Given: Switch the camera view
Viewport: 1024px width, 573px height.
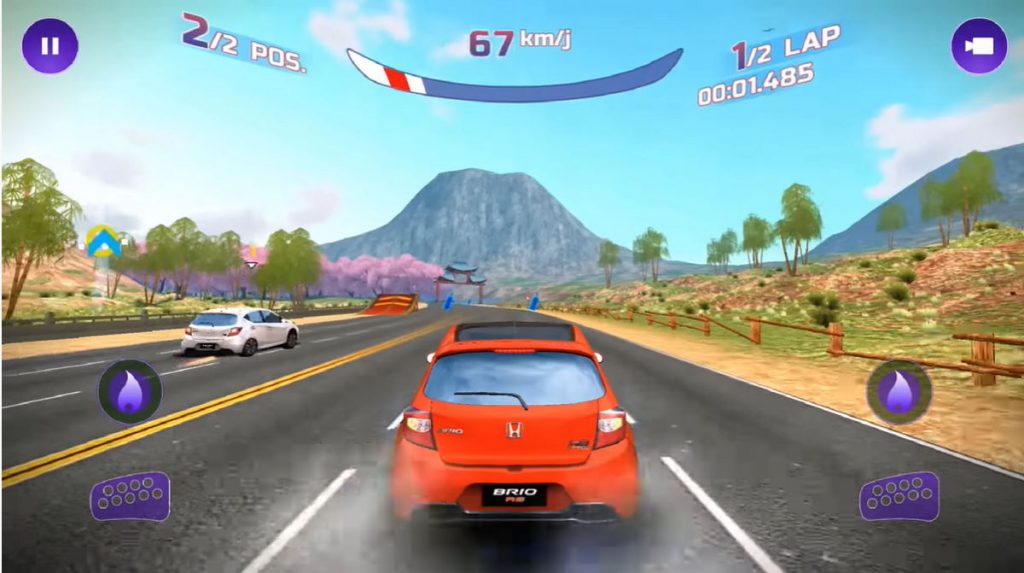Looking at the screenshot, I should click(x=978, y=46).
